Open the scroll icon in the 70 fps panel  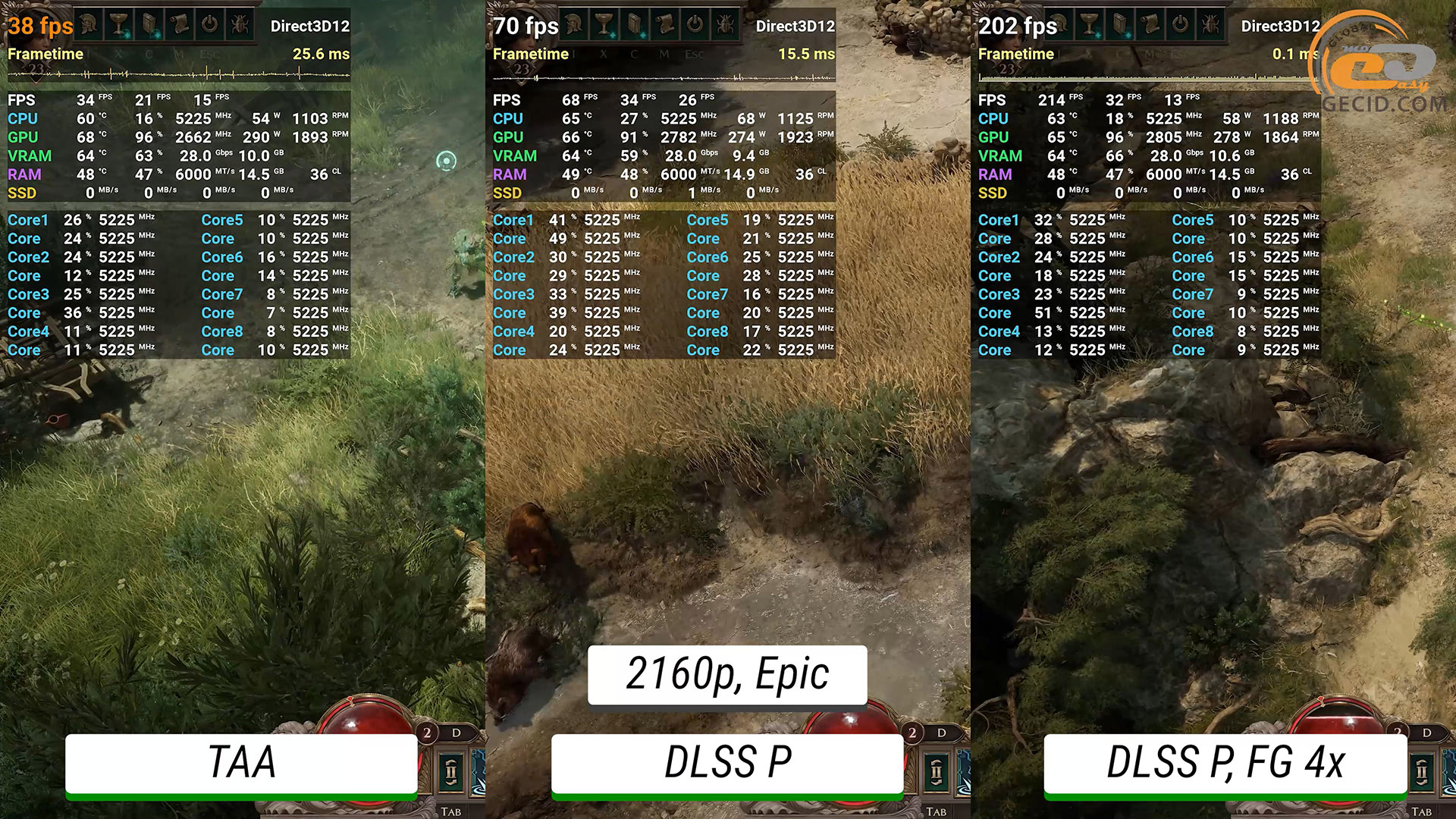[x=665, y=25]
